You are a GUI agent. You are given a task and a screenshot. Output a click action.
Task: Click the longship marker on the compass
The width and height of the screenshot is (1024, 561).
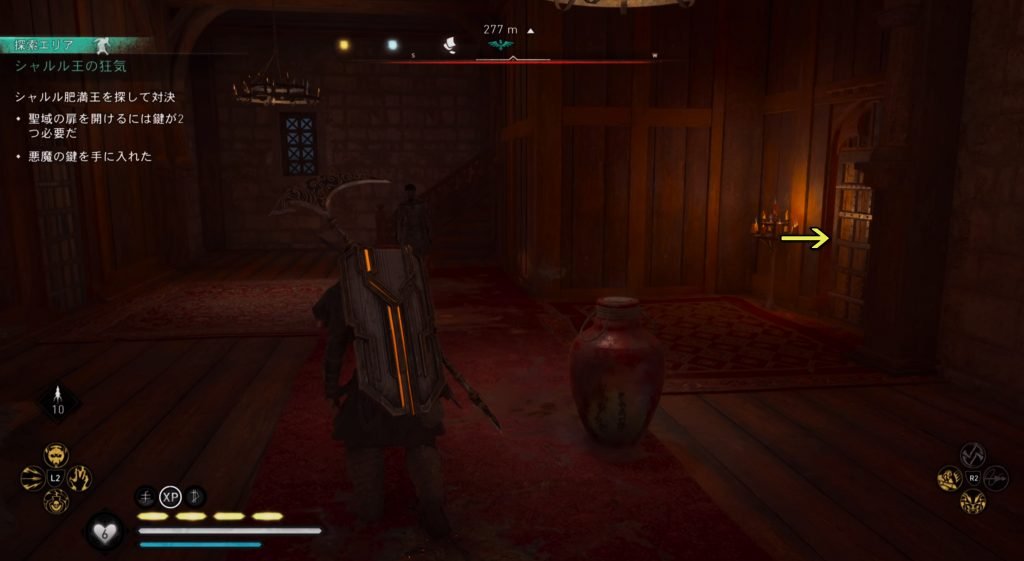tap(451, 45)
